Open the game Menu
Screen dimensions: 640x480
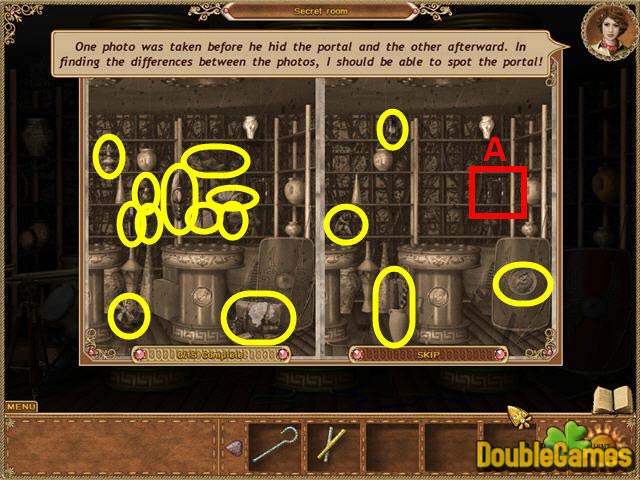[21, 406]
